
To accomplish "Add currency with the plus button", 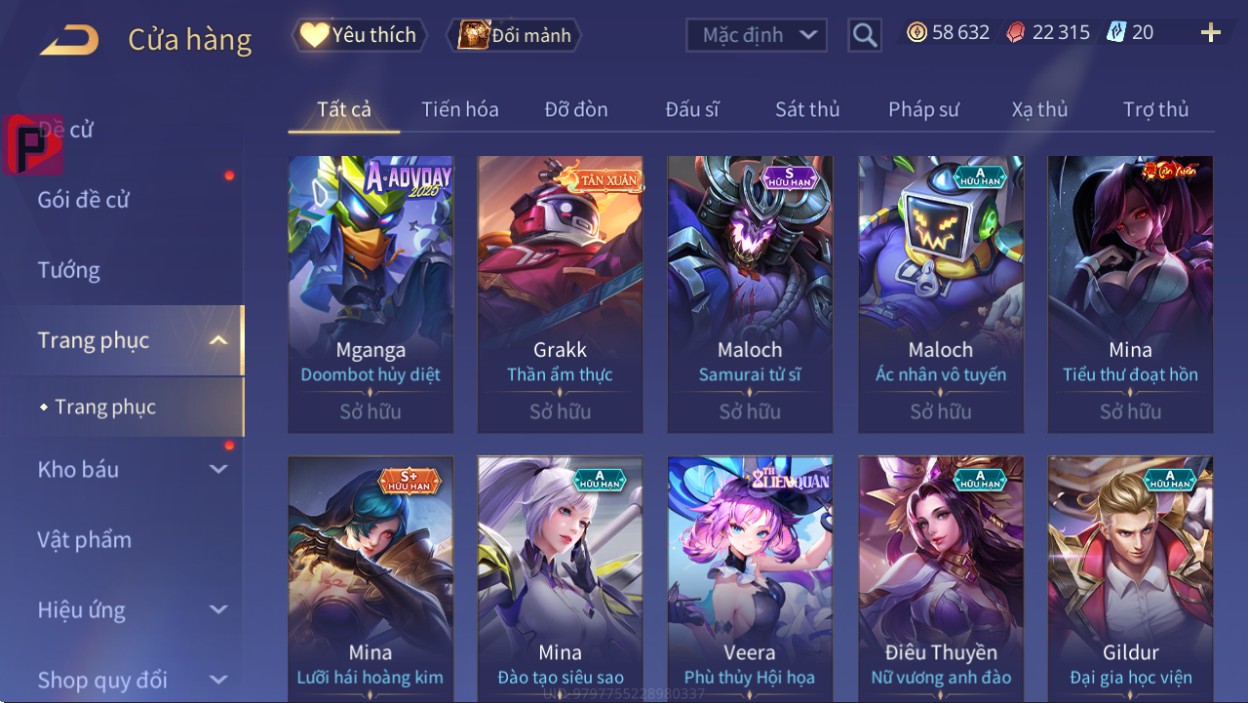I will (1210, 33).
